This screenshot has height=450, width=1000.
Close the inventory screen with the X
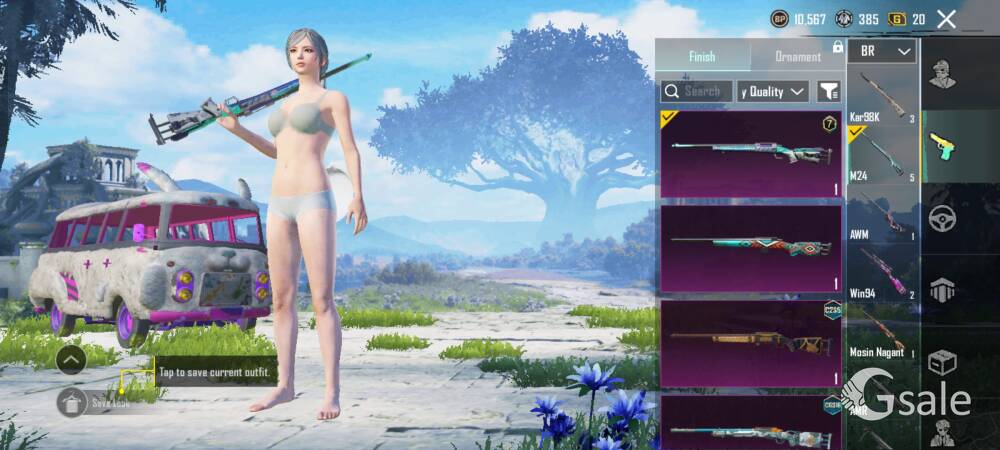(x=946, y=19)
